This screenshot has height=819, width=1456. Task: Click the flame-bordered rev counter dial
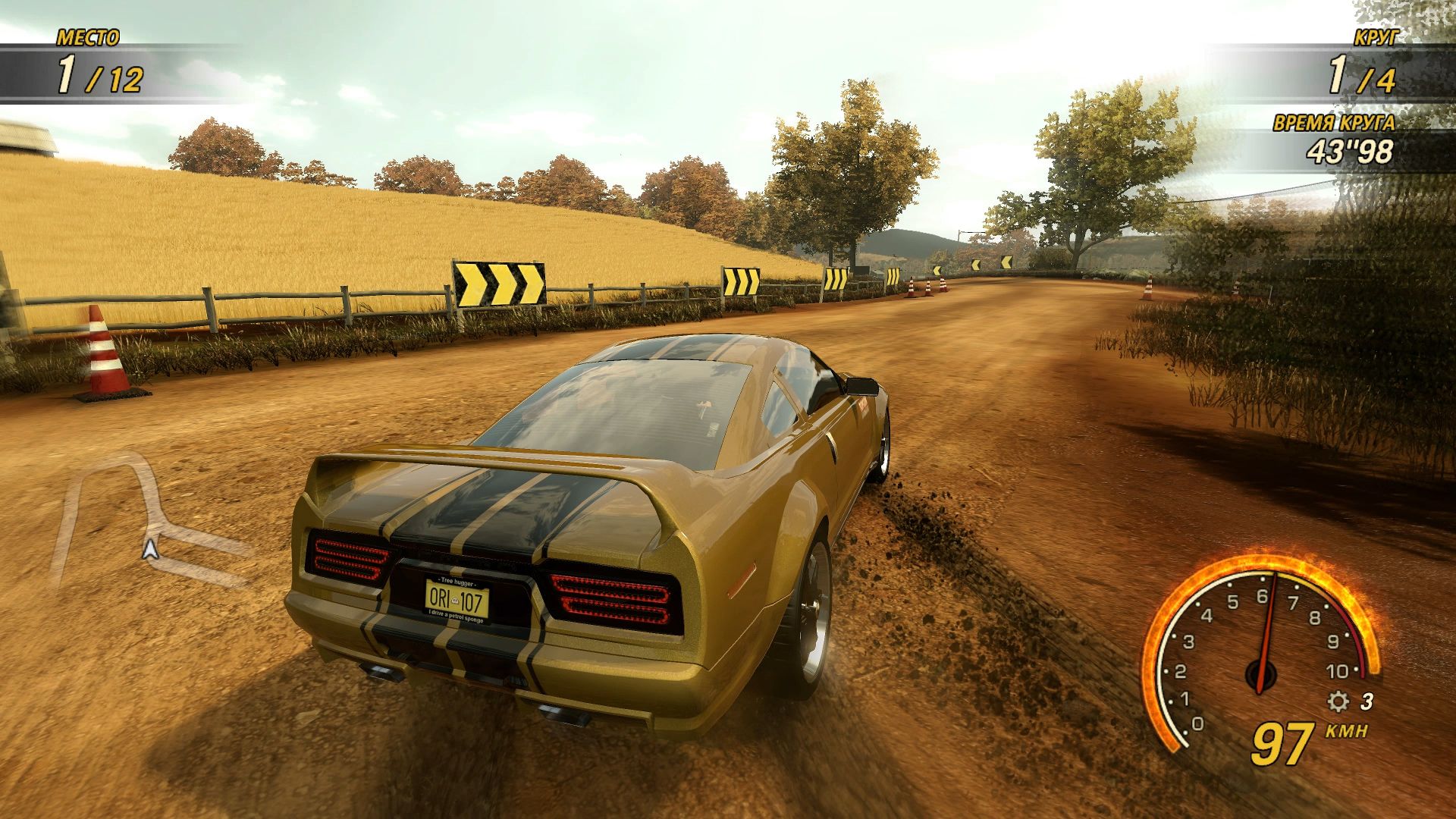click(x=1289, y=652)
